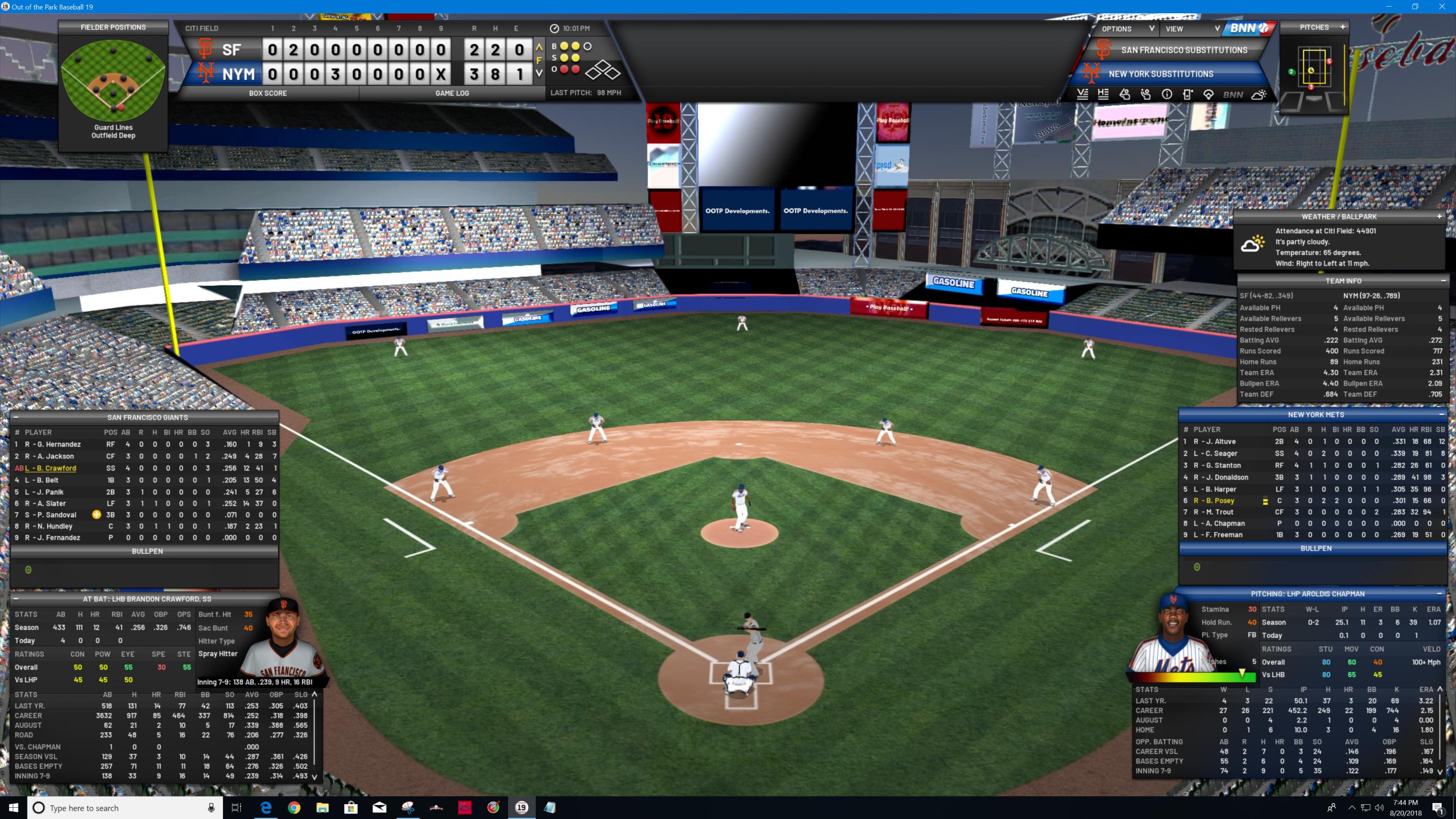Minimize the game window

[1389, 7]
